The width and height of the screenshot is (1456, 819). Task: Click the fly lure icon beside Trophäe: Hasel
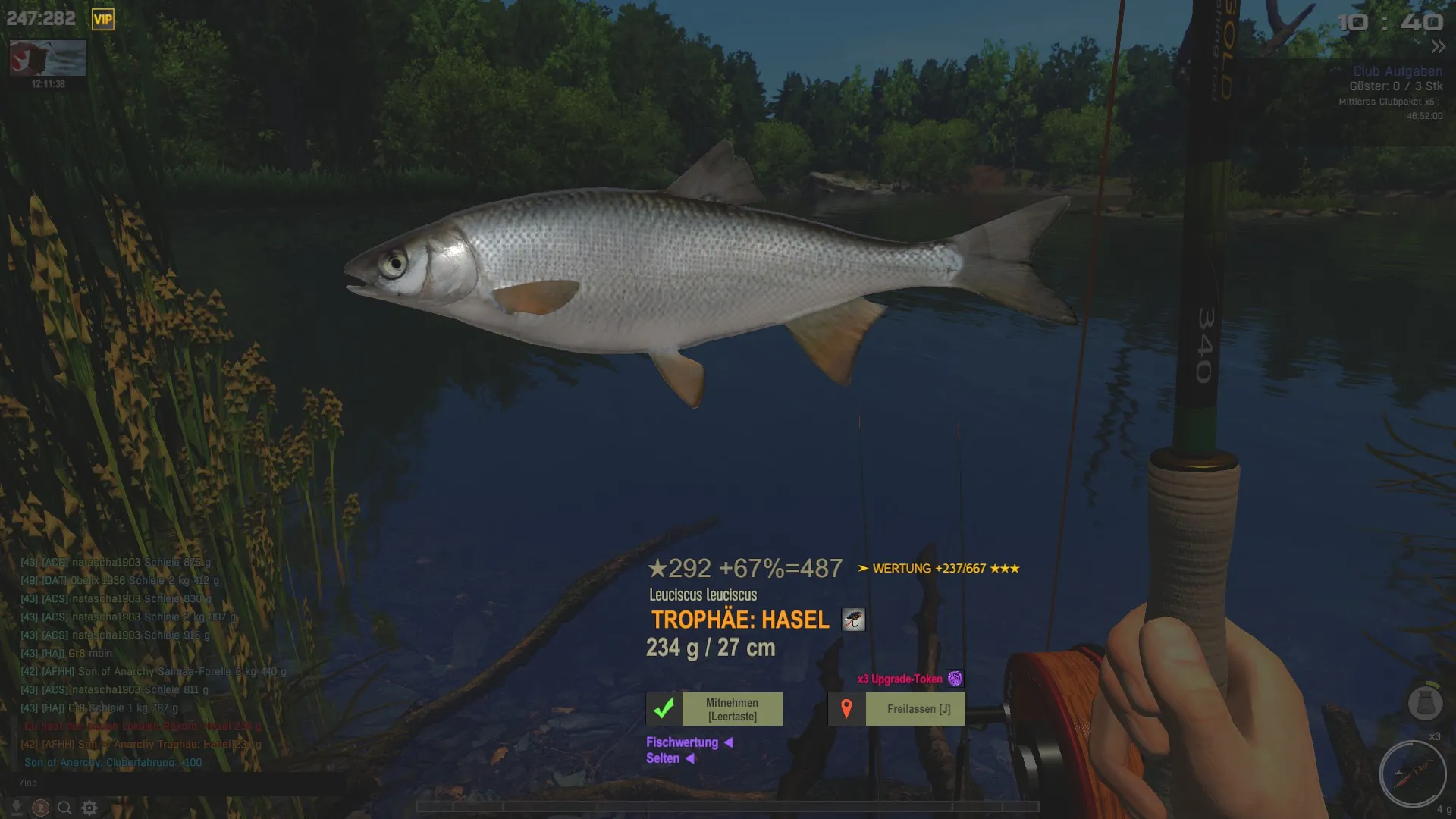click(853, 620)
